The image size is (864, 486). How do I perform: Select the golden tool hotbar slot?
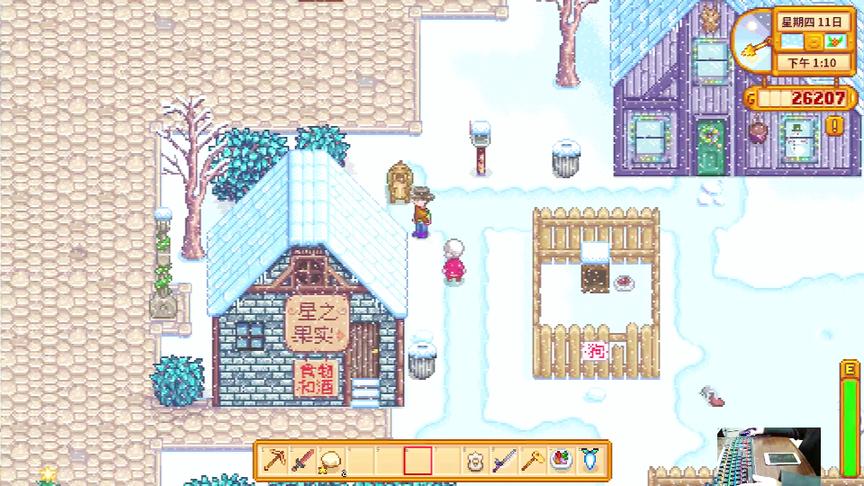click(532, 461)
